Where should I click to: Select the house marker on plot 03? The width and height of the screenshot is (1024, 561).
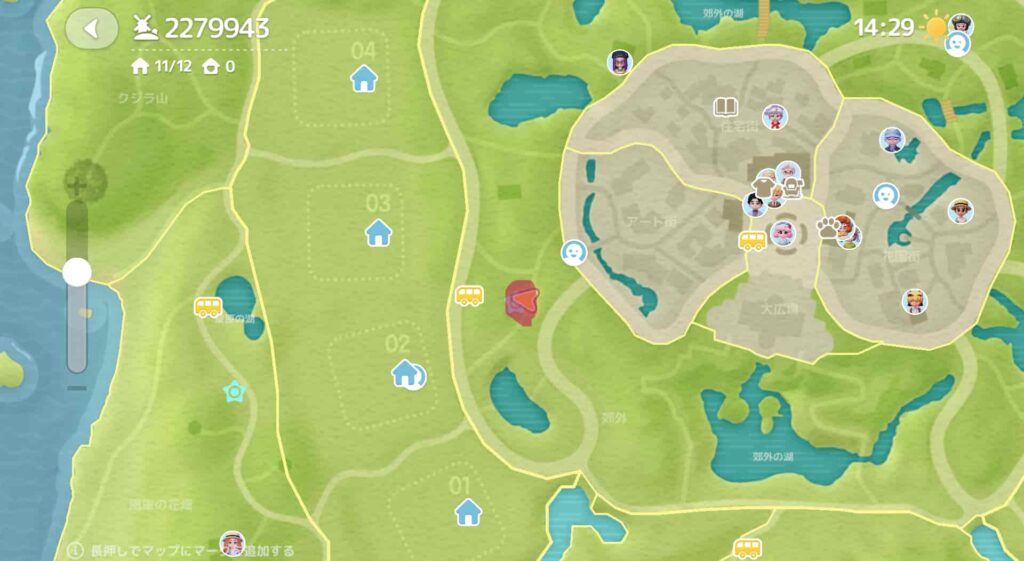[x=378, y=233]
